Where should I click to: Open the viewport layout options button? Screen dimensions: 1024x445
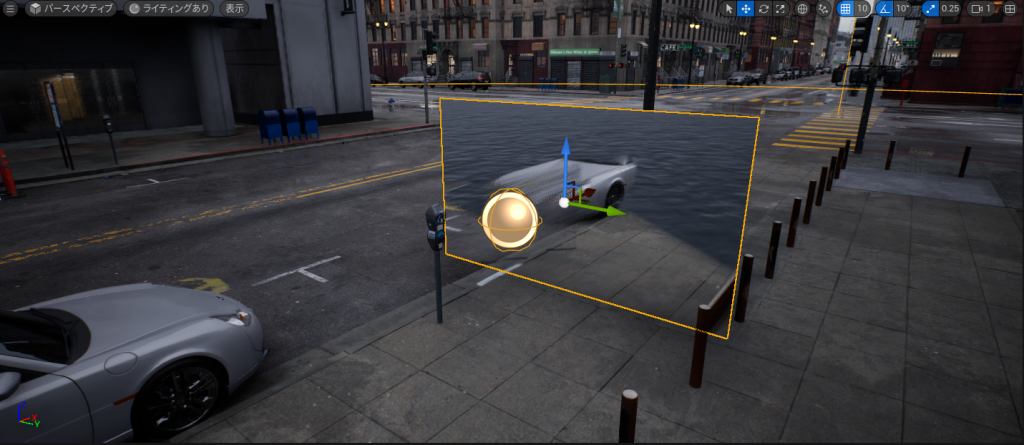pyautogui.click(x=1009, y=8)
